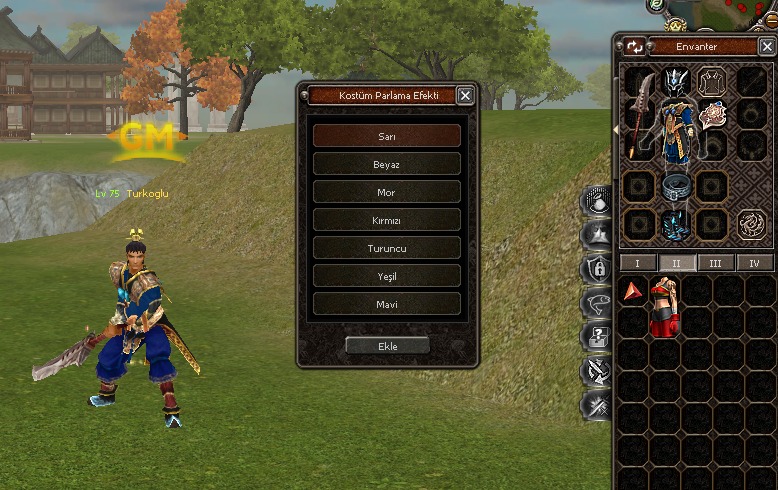
Task: Switch to inventory page I
Action: [x=638, y=263]
